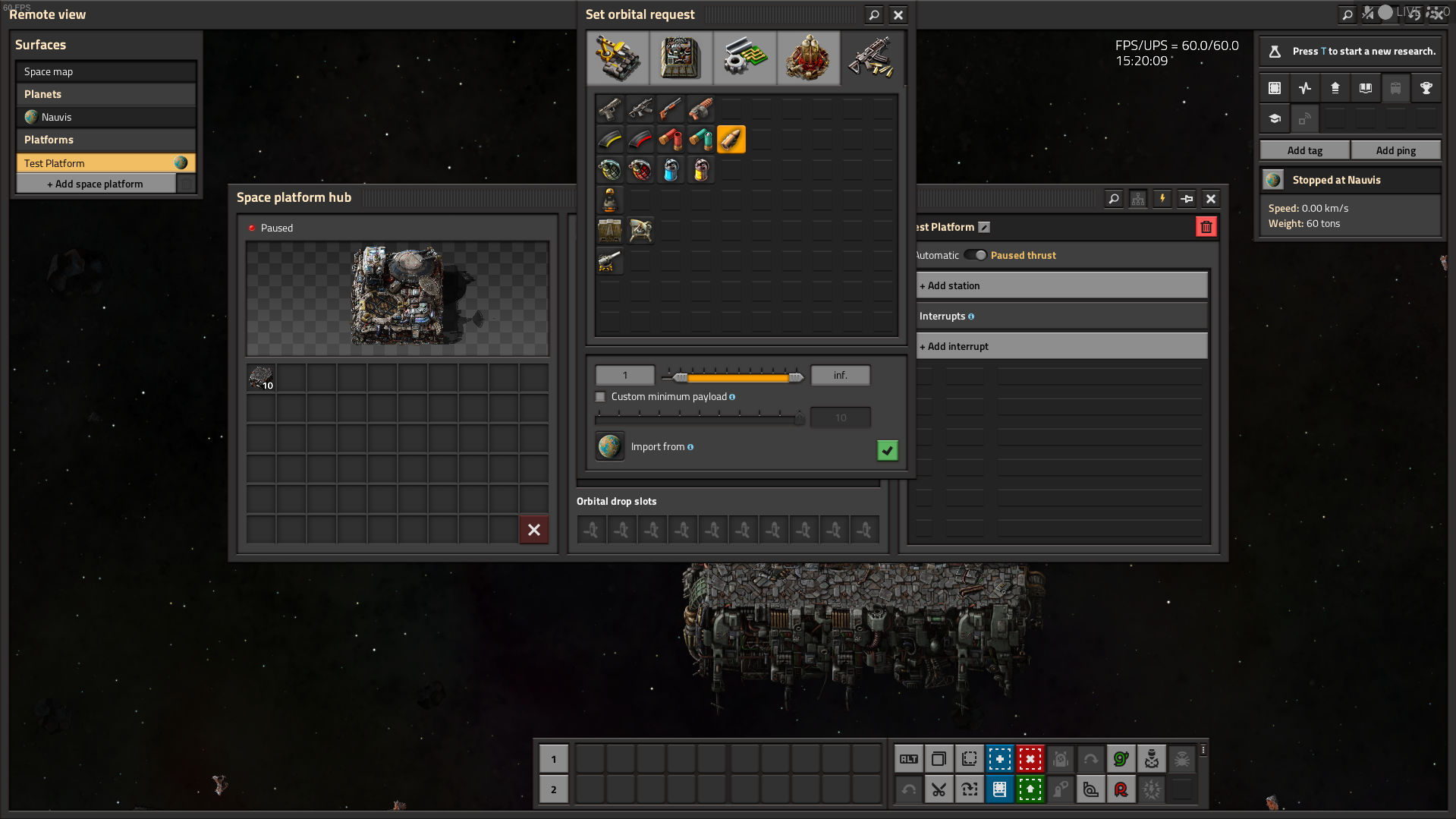Add a station to the platform schedule
This screenshot has height=819, width=1456.
[x=1061, y=285]
